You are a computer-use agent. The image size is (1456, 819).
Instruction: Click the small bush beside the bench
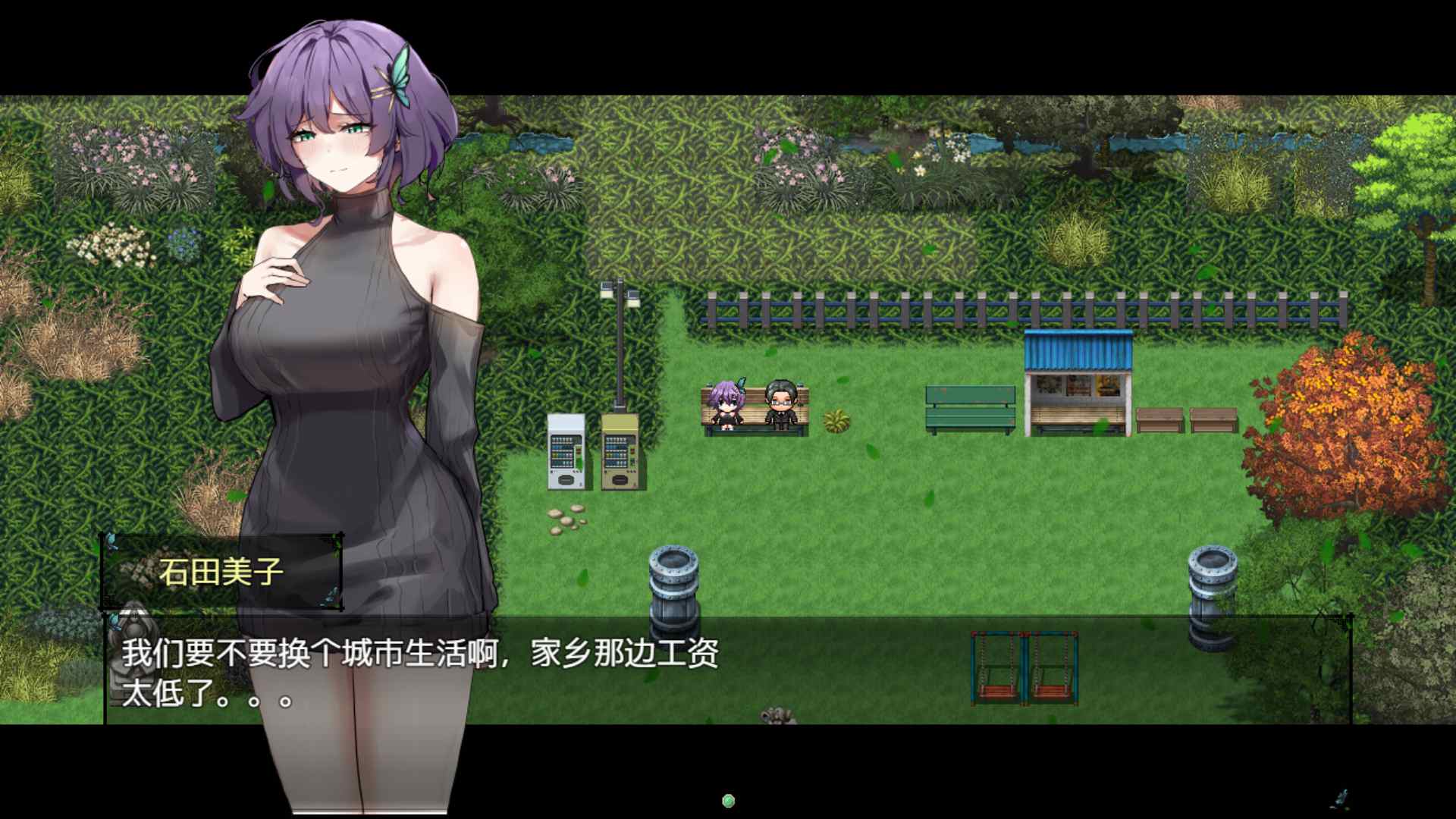pyautogui.click(x=836, y=421)
